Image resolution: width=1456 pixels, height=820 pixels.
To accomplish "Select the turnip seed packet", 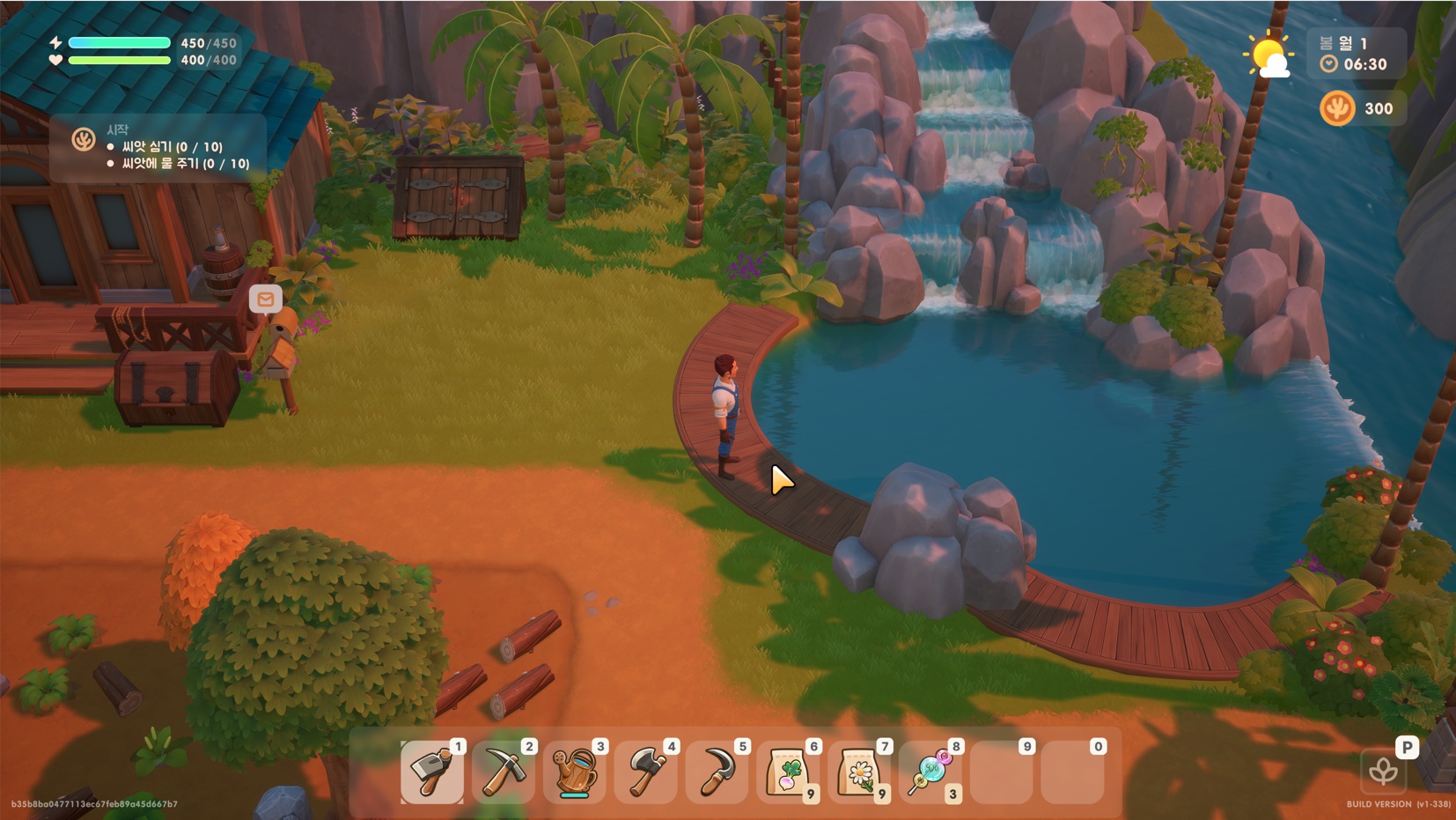I will click(788, 772).
